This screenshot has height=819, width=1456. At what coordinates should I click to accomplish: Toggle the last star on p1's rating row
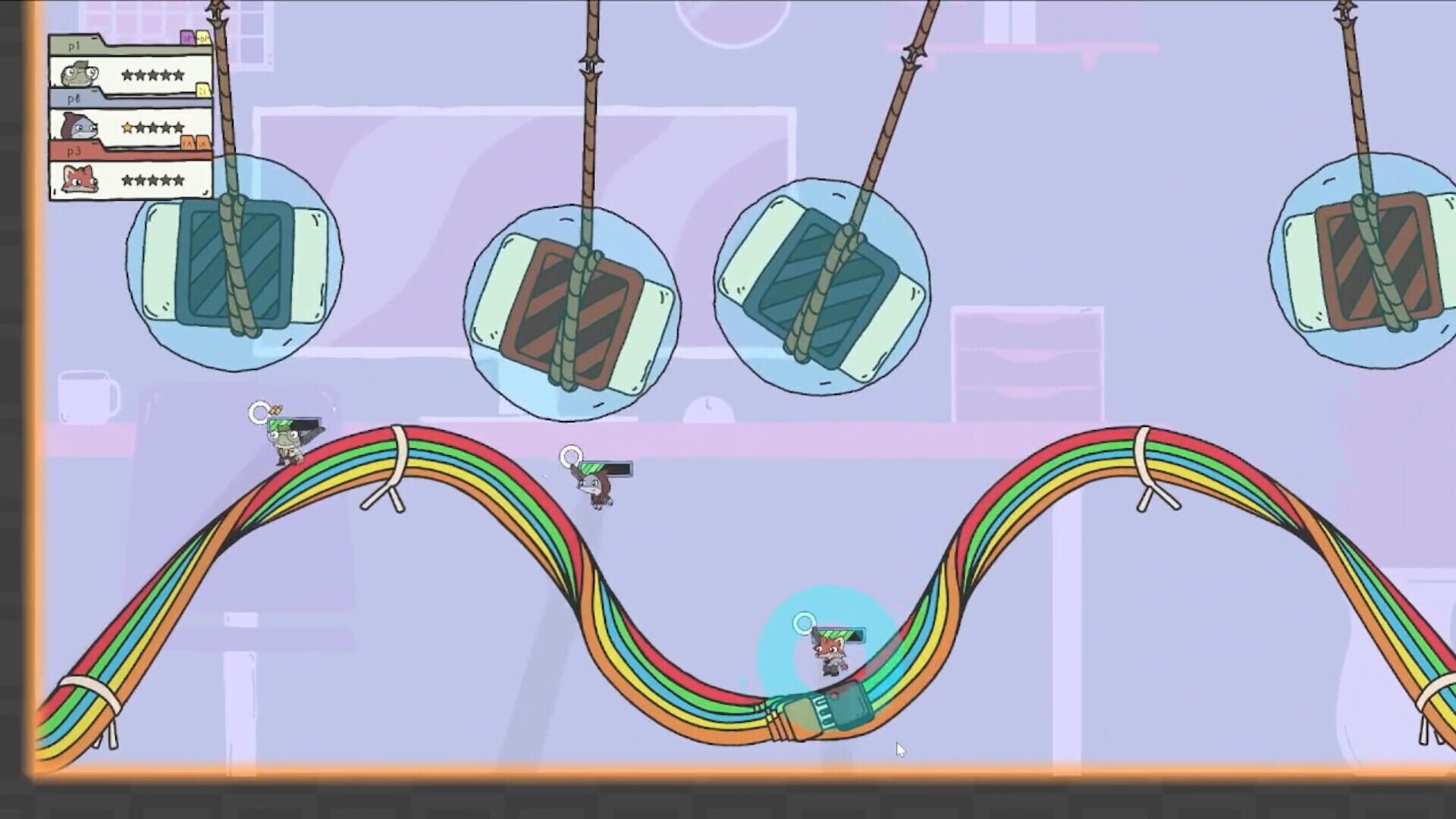pos(179,75)
